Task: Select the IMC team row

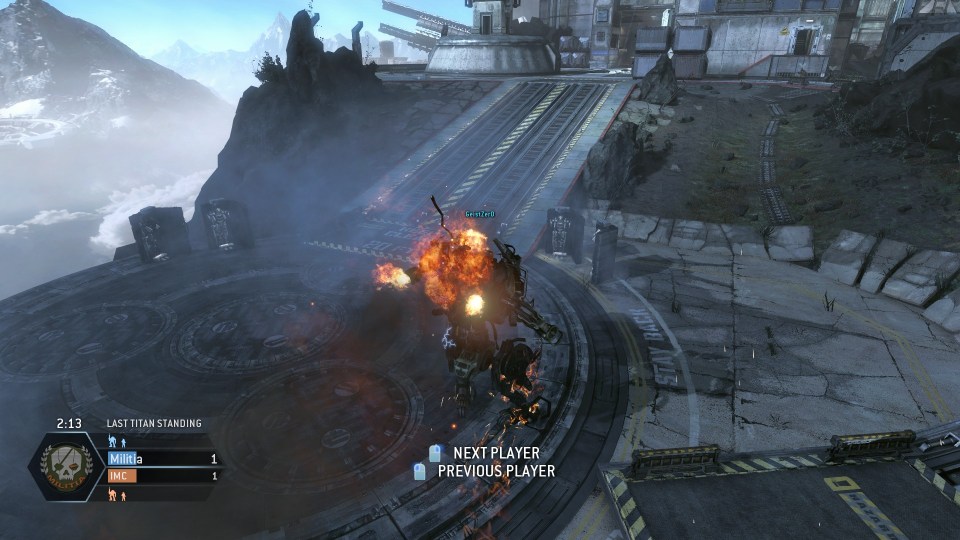Action: pos(163,476)
